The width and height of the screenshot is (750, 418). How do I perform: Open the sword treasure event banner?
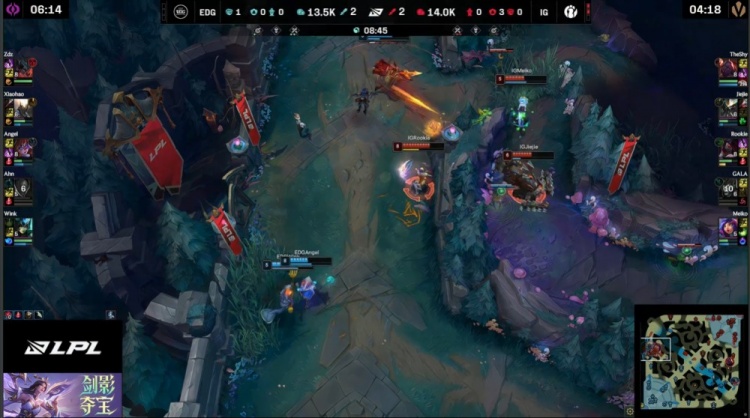62,394
